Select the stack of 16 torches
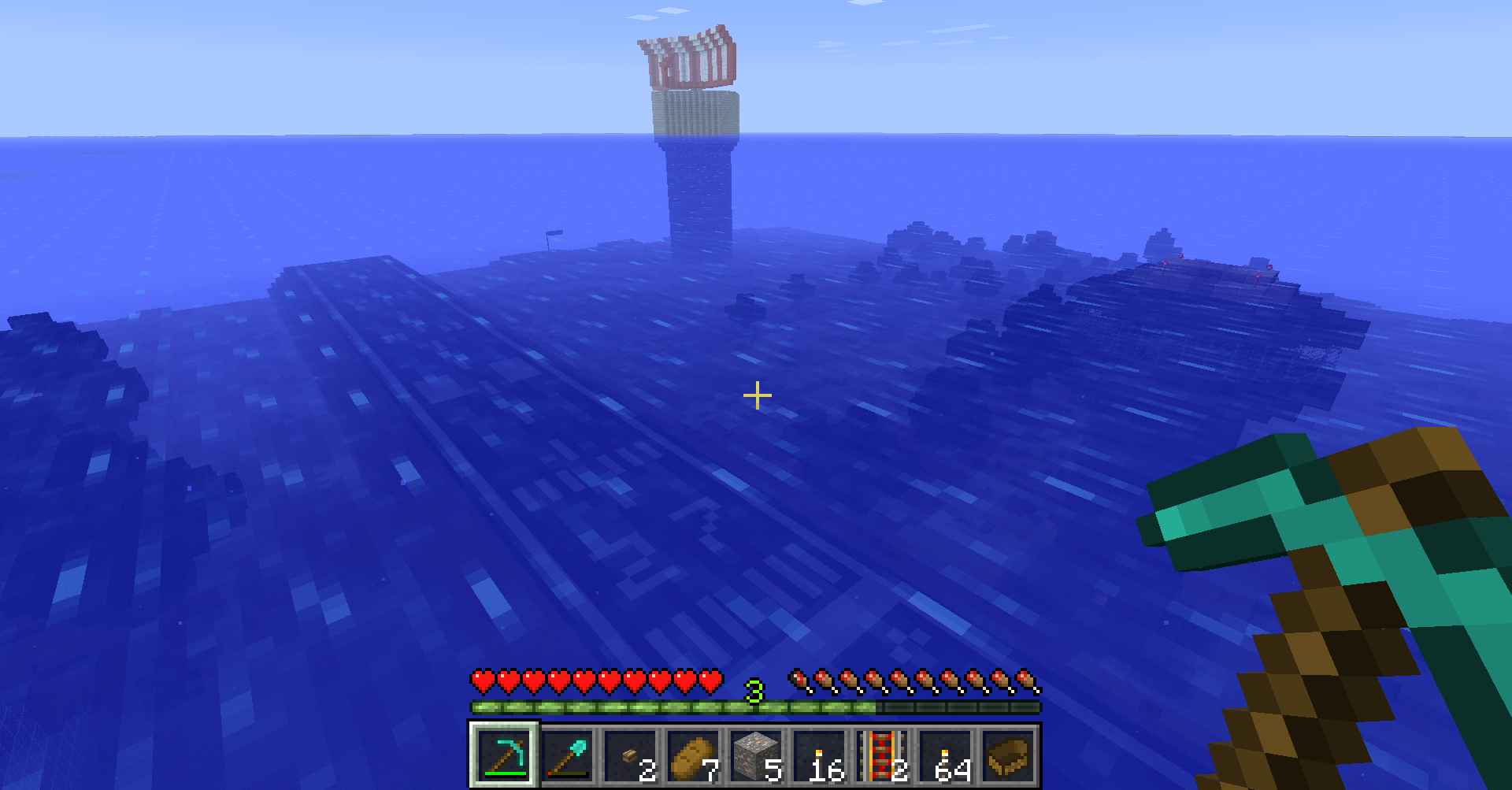The height and width of the screenshot is (790, 1512). pos(819,755)
